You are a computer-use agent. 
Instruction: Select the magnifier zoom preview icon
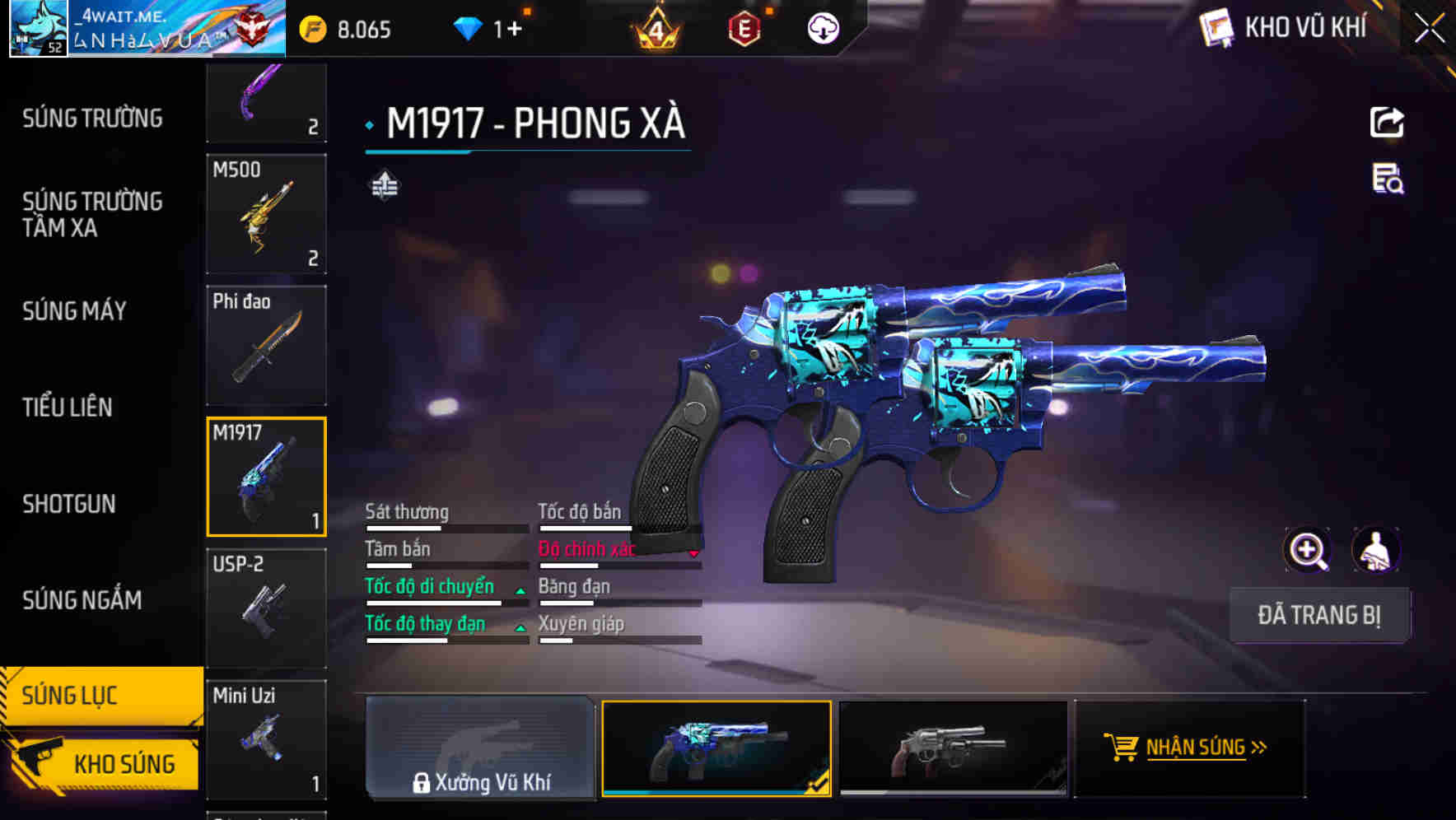(x=1307, y=550)
